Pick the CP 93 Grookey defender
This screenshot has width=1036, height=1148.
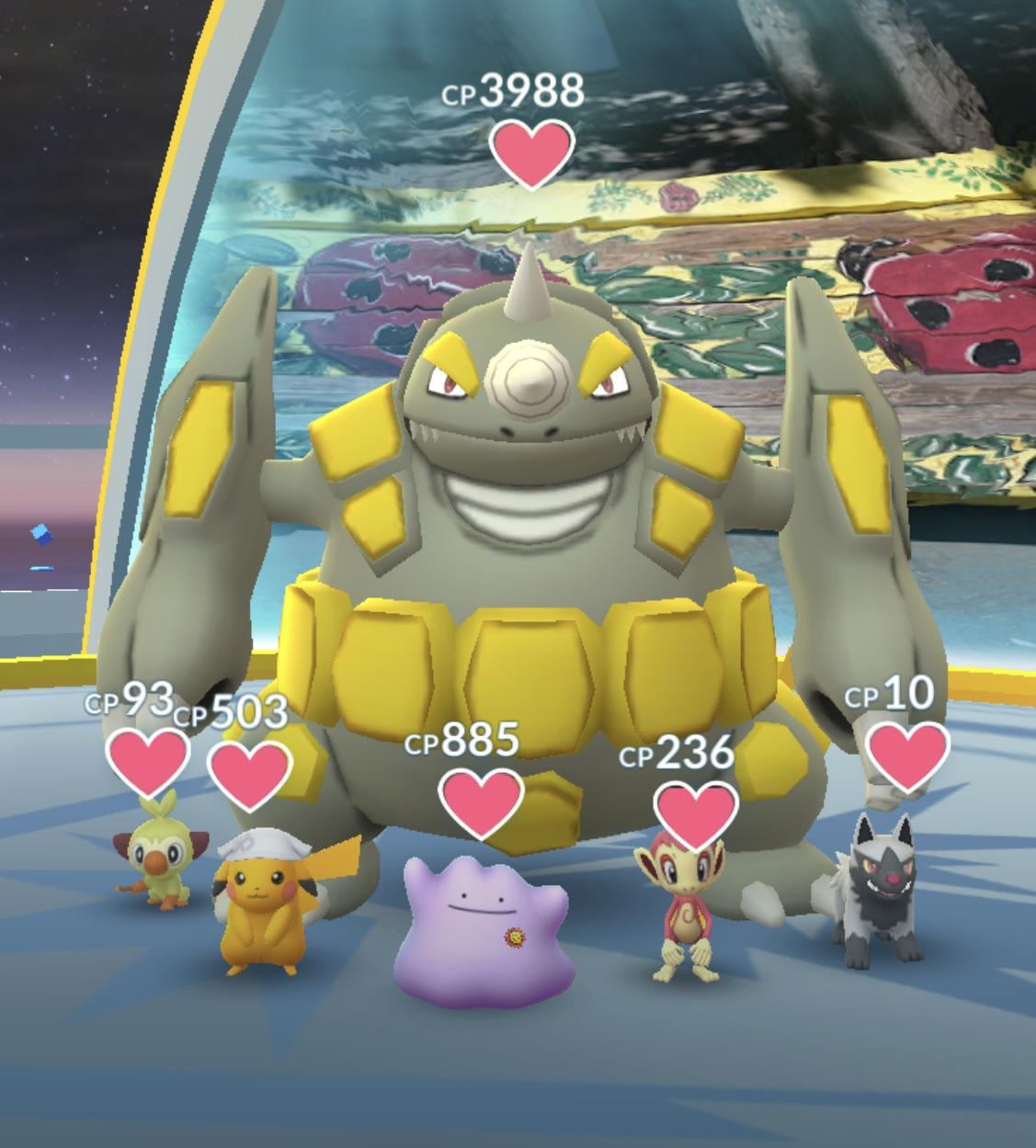[x=156, y=855]
